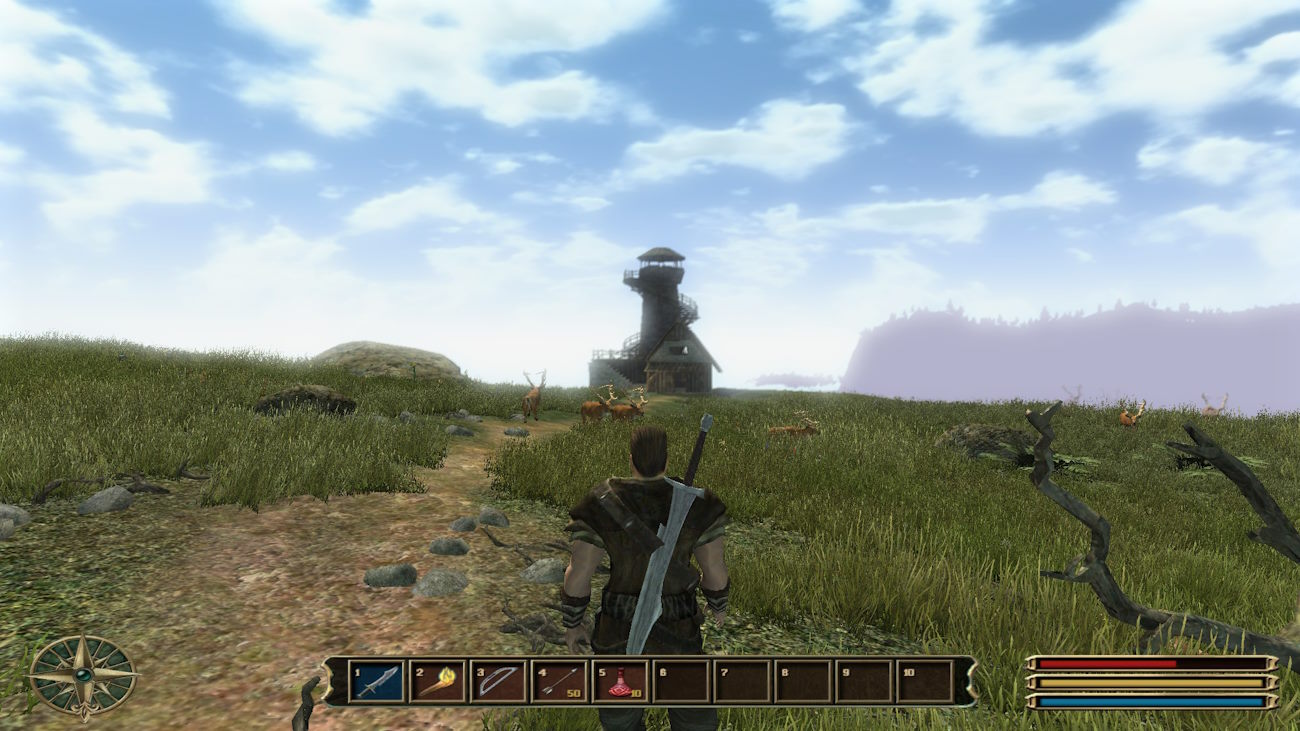Equip the burning torch from the hotbar
The height and width of the screenshot is (731, 1300).
[x=437, y=682]
